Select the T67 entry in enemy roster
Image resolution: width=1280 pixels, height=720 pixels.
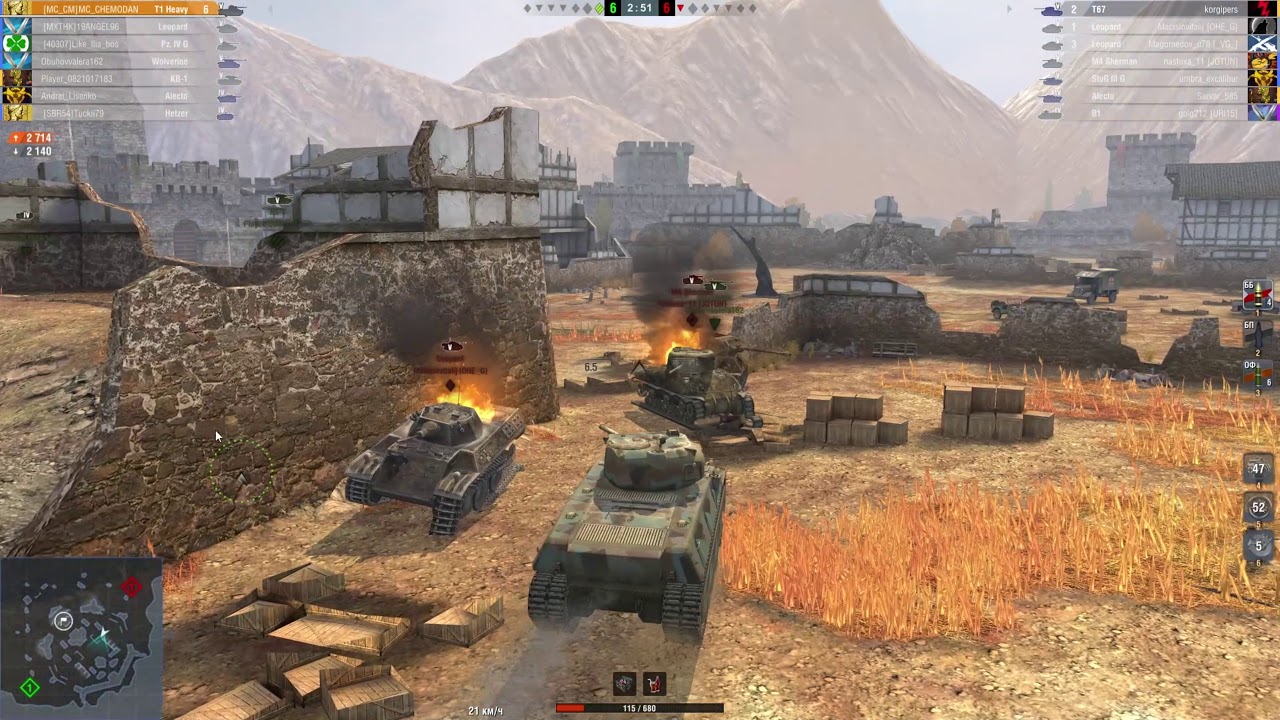[1098, 9]
